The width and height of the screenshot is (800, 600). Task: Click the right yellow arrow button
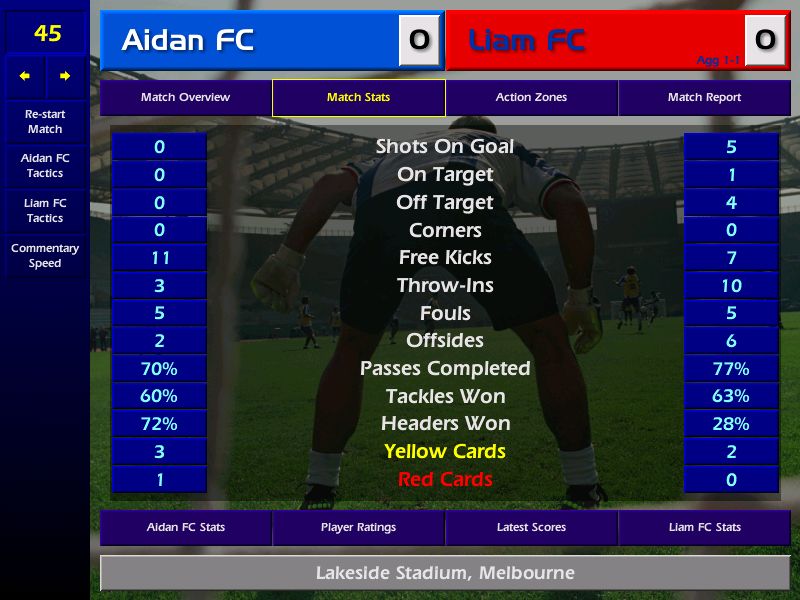(65, 76)
